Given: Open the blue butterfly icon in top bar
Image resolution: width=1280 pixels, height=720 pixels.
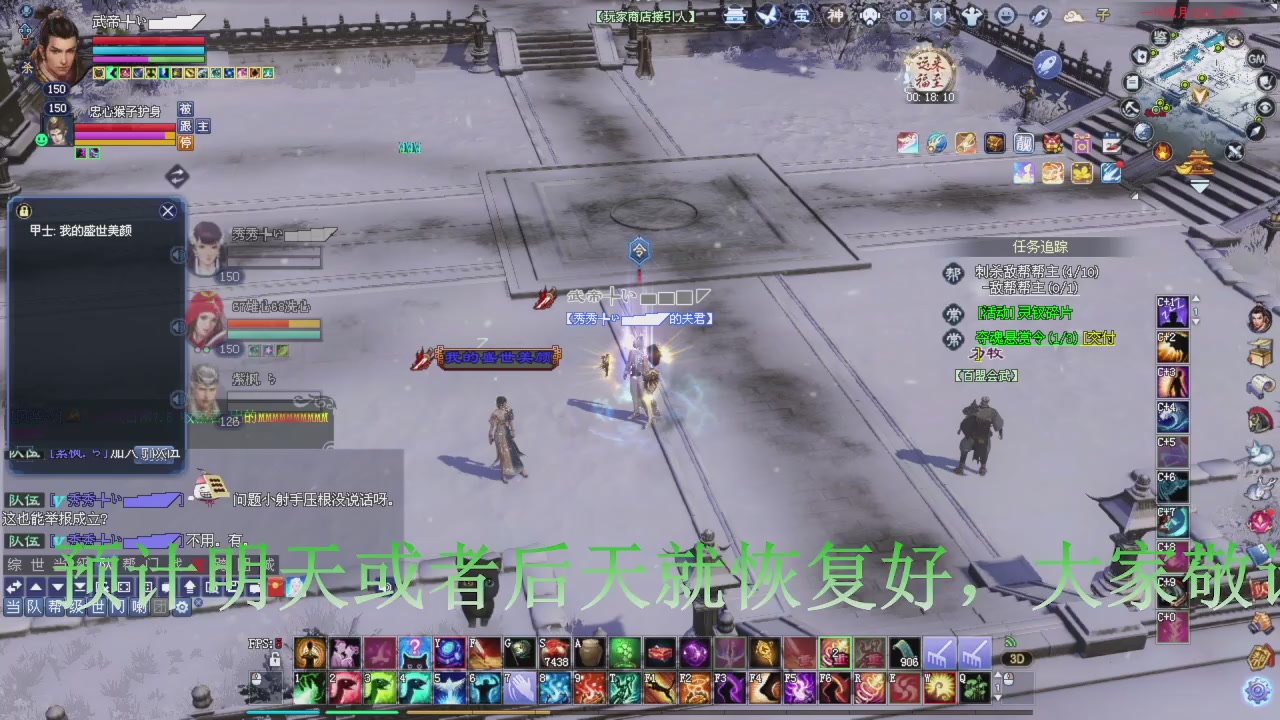Looking at the screenshot, I should pyautogui.click(x=770, y=16).
